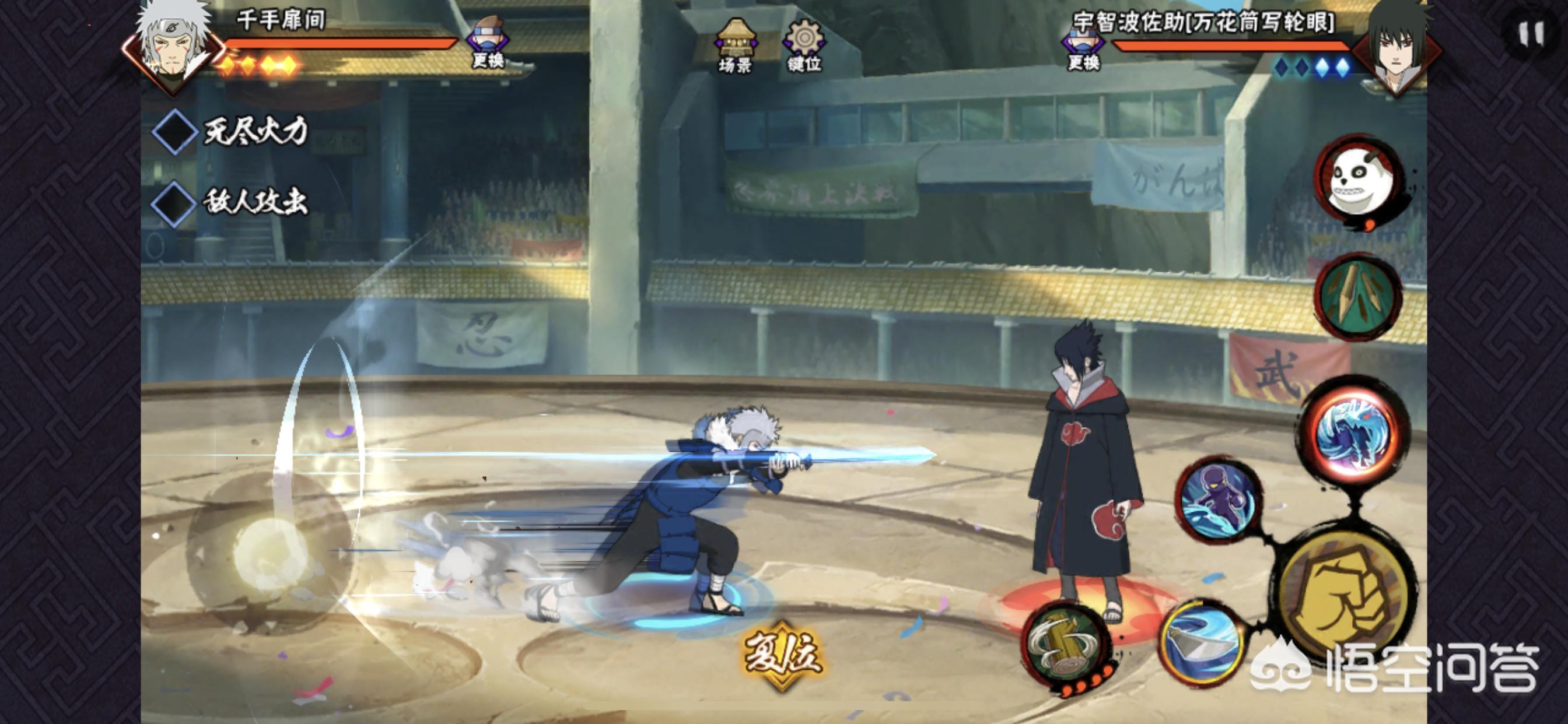Toggle the 无尽火力 checkbox
The image size is (1568, 724).
[x=174, y=131]
